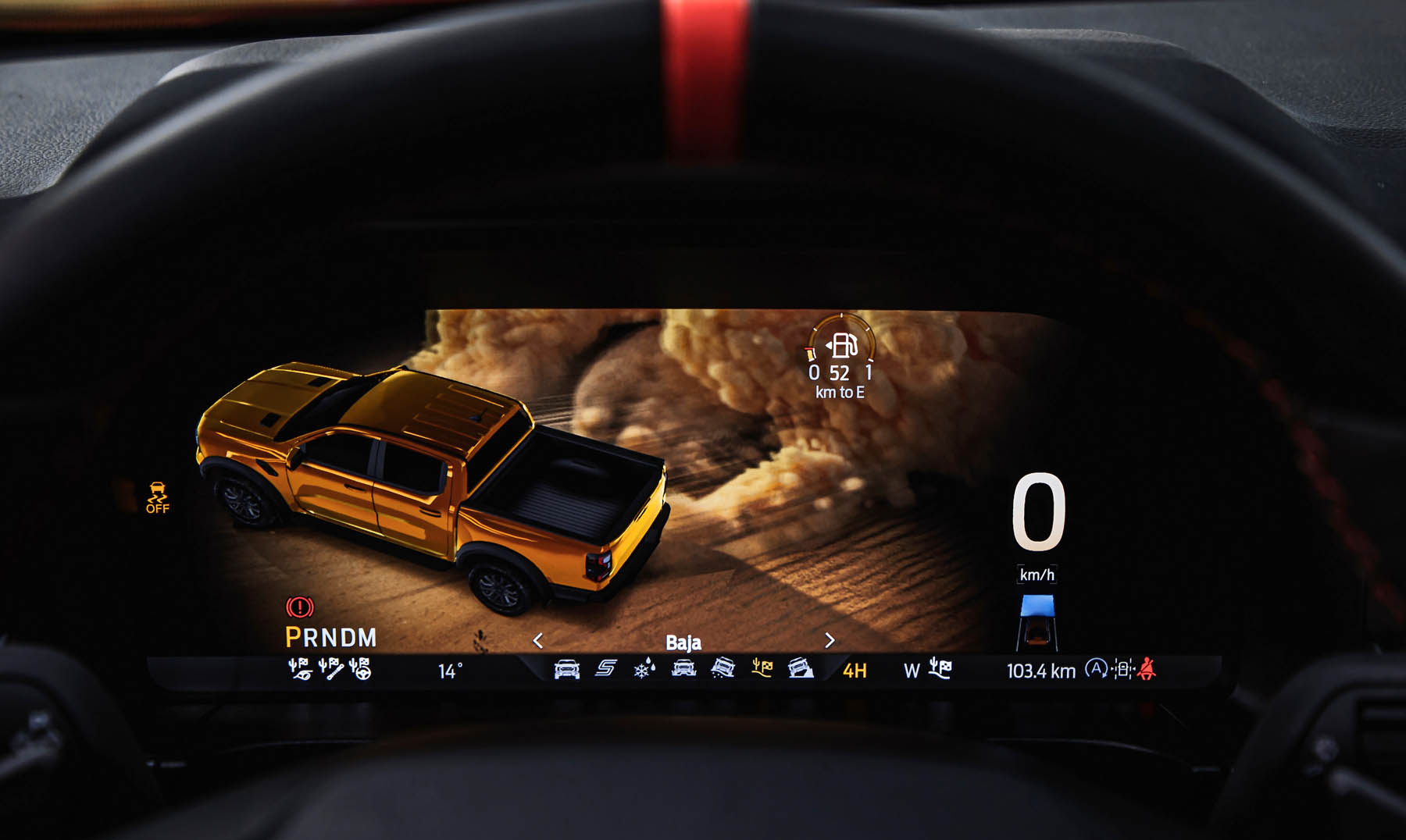Select the highlighted Baja cactus flag icon

(762, 668)
